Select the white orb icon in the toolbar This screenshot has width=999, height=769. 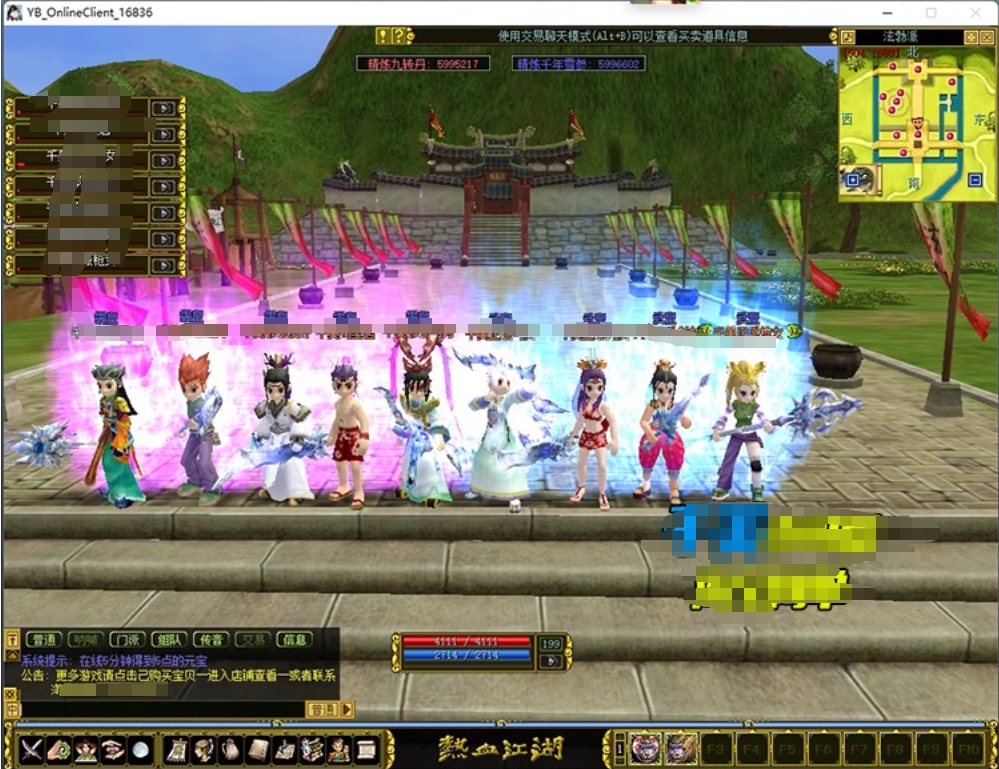coord(141,749)
